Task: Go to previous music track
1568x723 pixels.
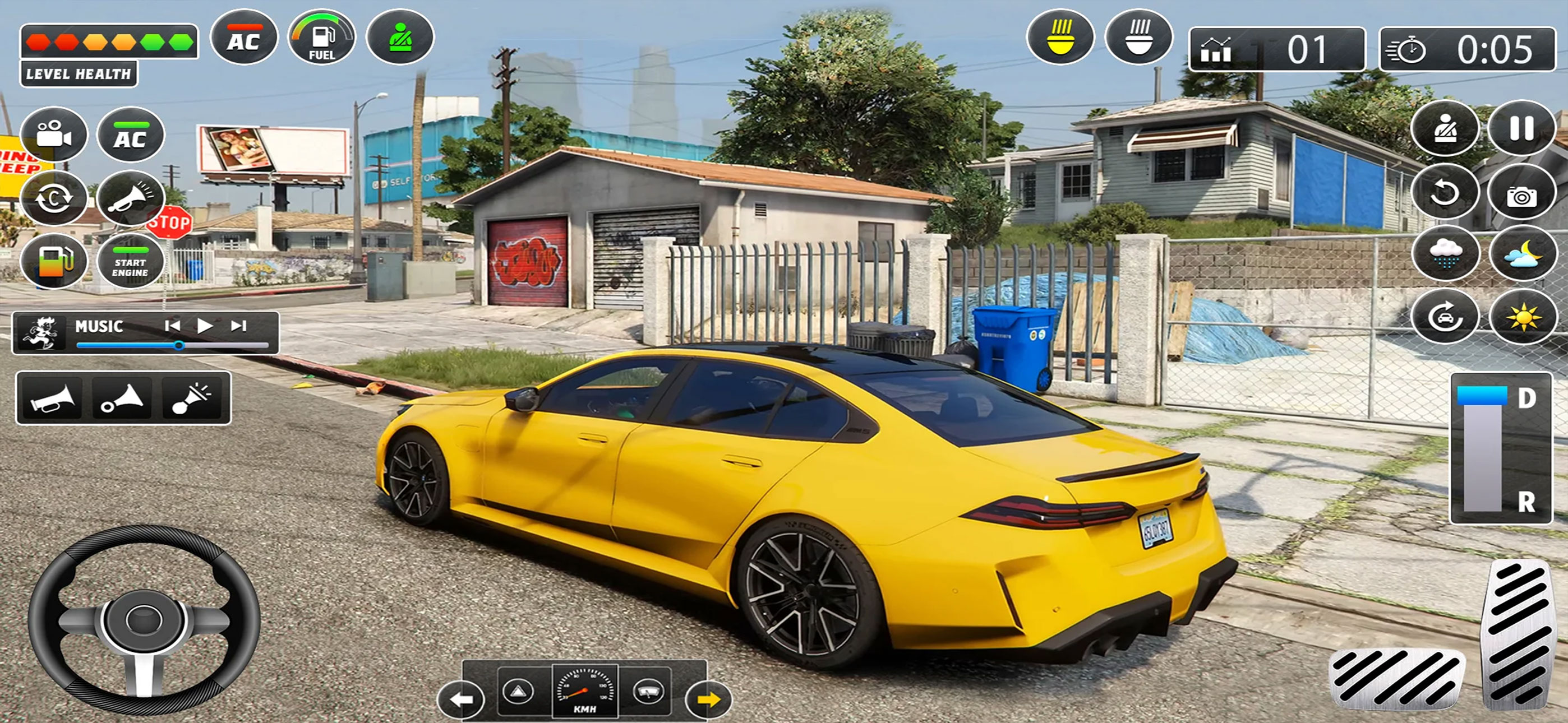Action: (x=172, y=326)
